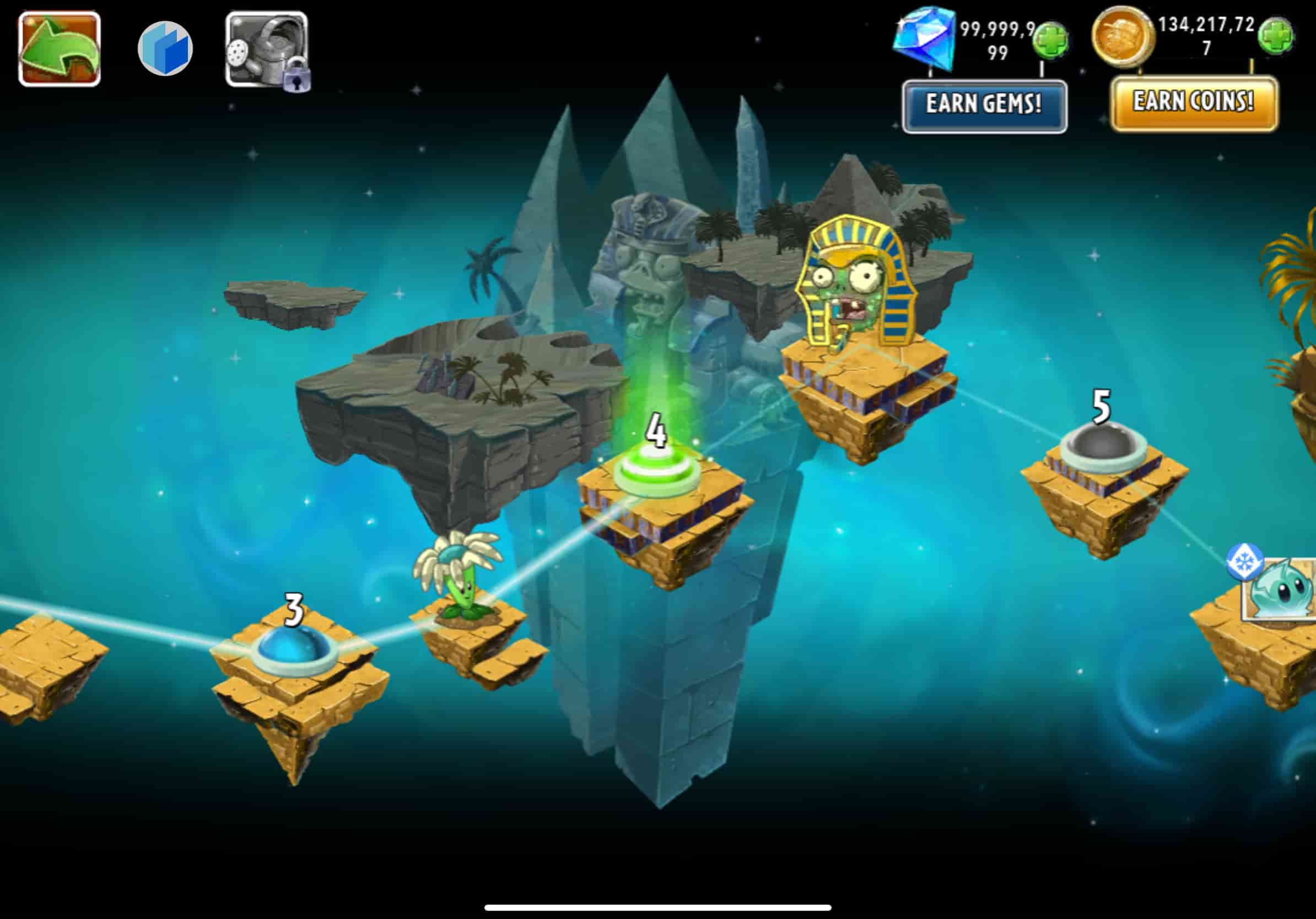Click the green back arrow button
This screenshot has width=1316, height=919.
click(x=60, y=48)
